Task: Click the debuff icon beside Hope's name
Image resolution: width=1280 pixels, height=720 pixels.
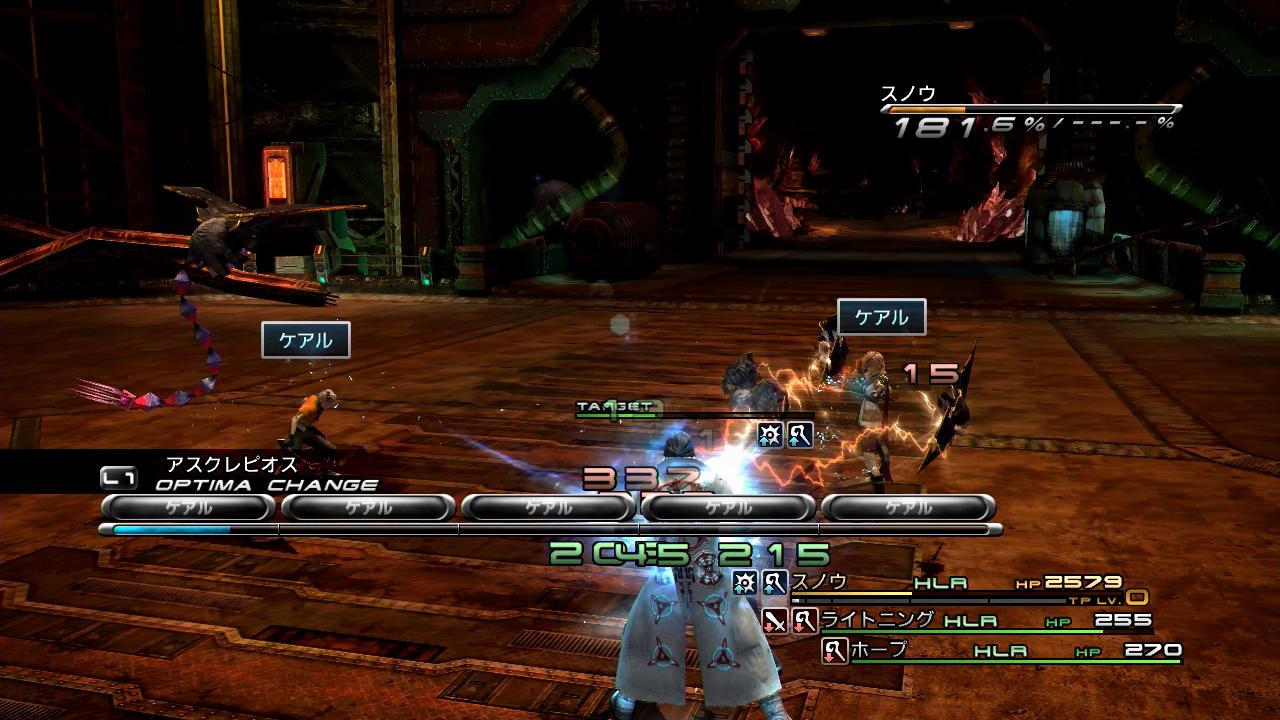Action: 834,651
